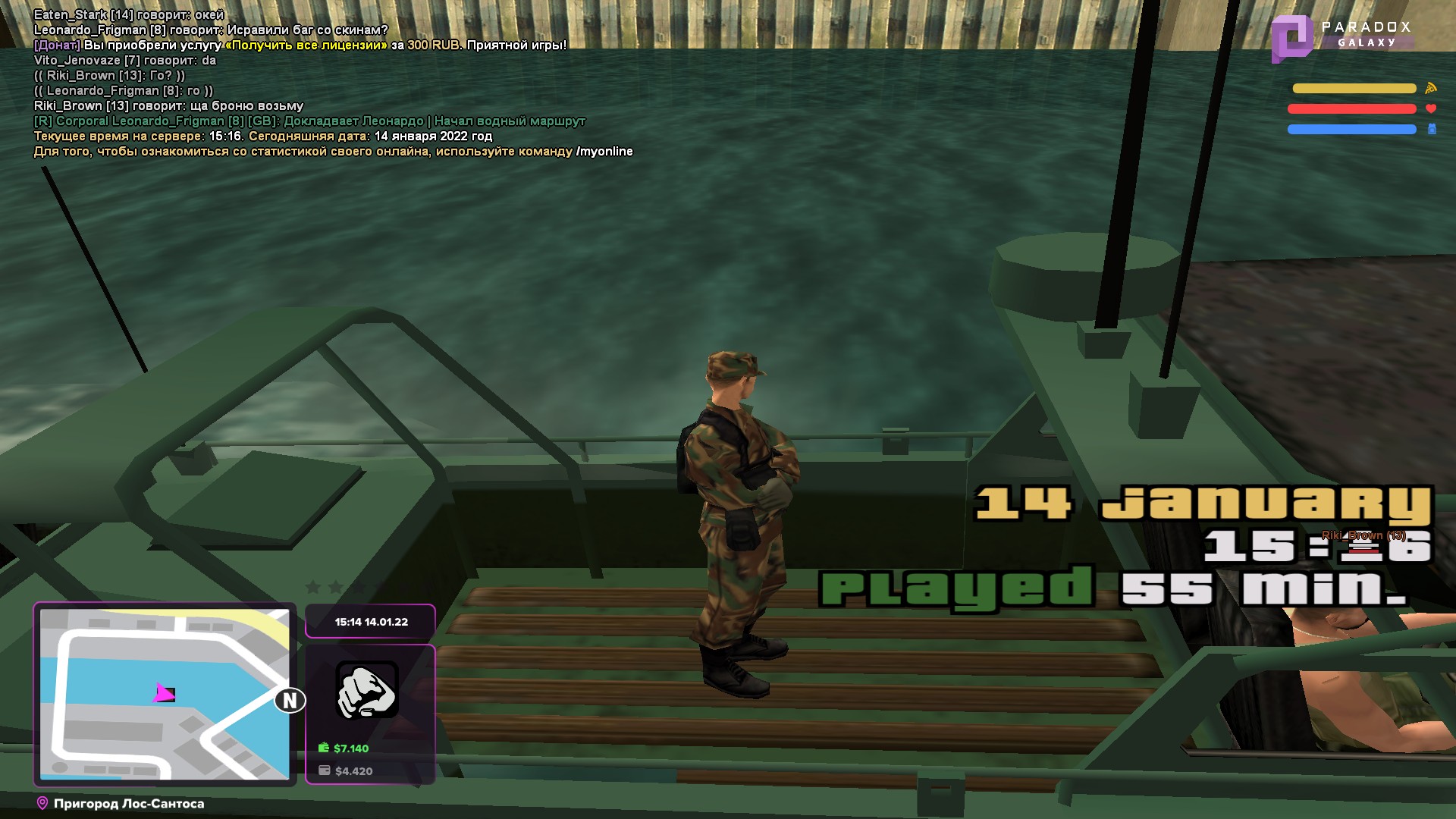Click the /myonline hint chat line
The image size is (1456, 819).
click(x=333, y=152)
